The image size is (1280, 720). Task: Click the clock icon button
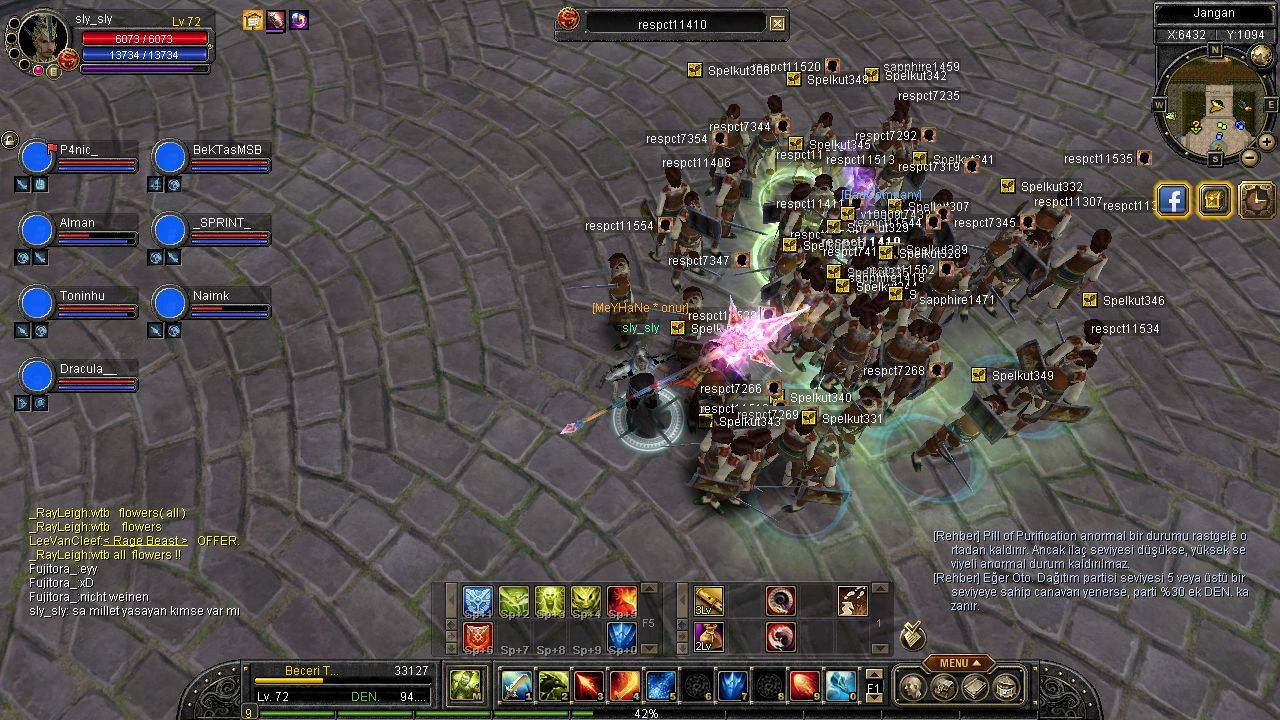1256,201
